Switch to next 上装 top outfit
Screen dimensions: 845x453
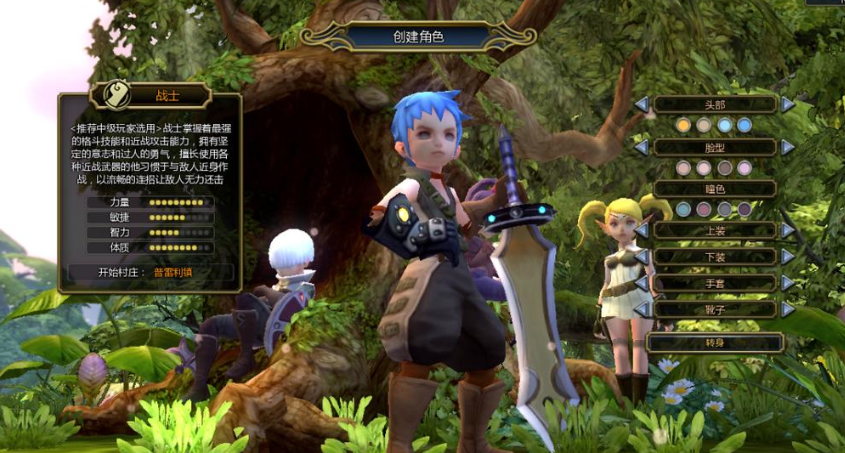pyautogui.click(x=788, y=230)
